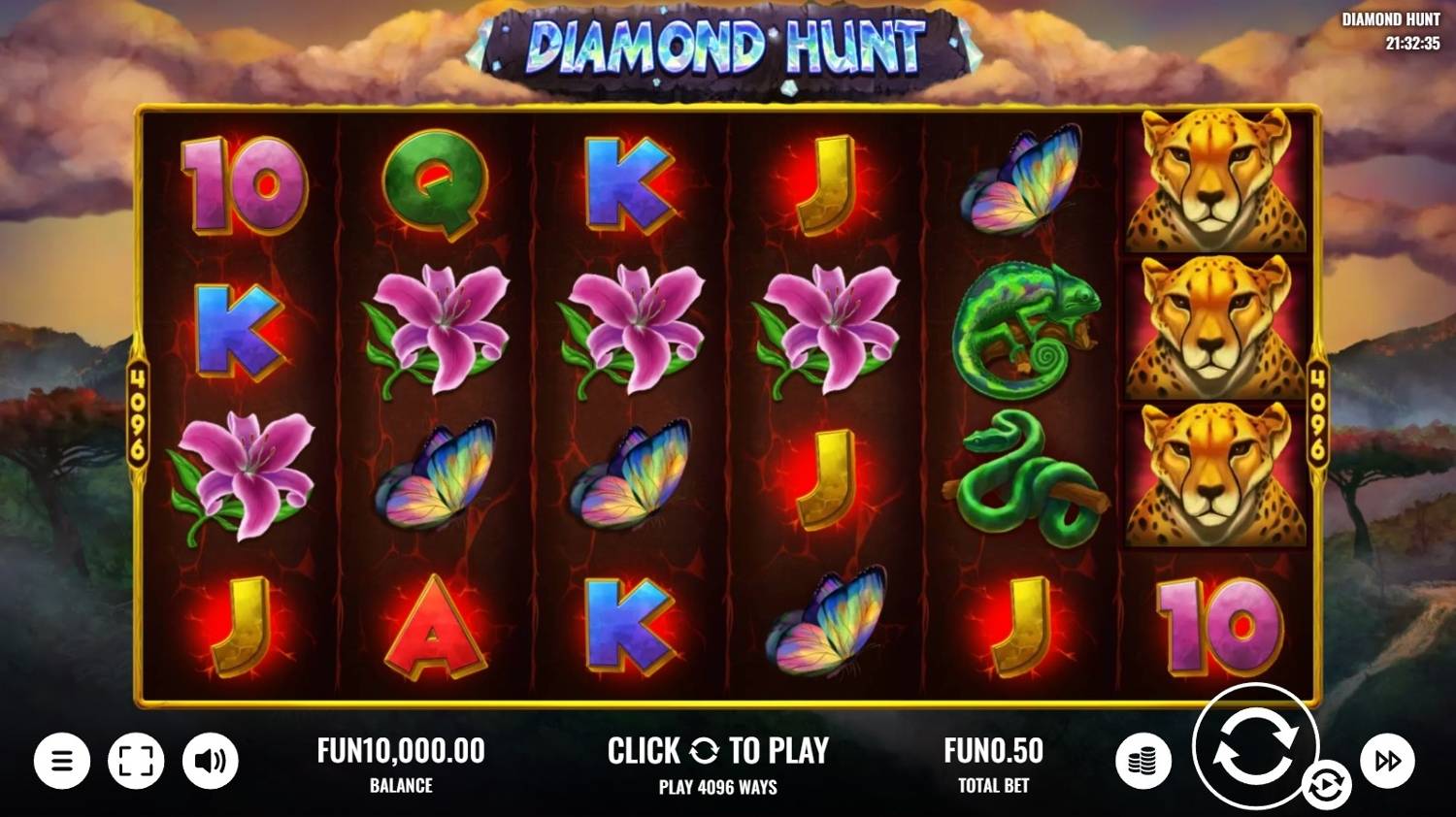Toggle fullscreen mode
The image size is (1456, 817).
click(136, 760)
